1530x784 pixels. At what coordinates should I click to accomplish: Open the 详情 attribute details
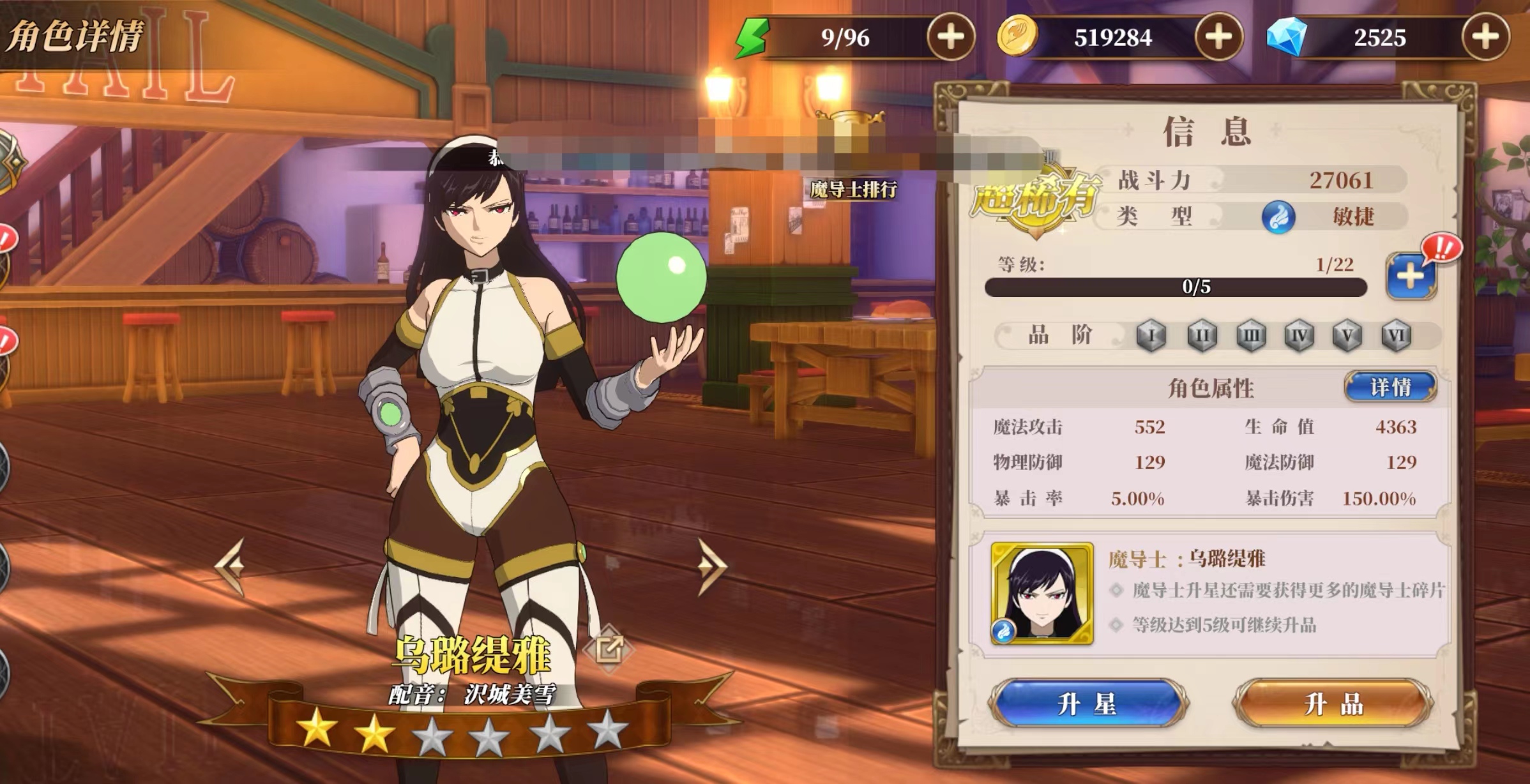pyautogui.click(x=1390, y=387)
